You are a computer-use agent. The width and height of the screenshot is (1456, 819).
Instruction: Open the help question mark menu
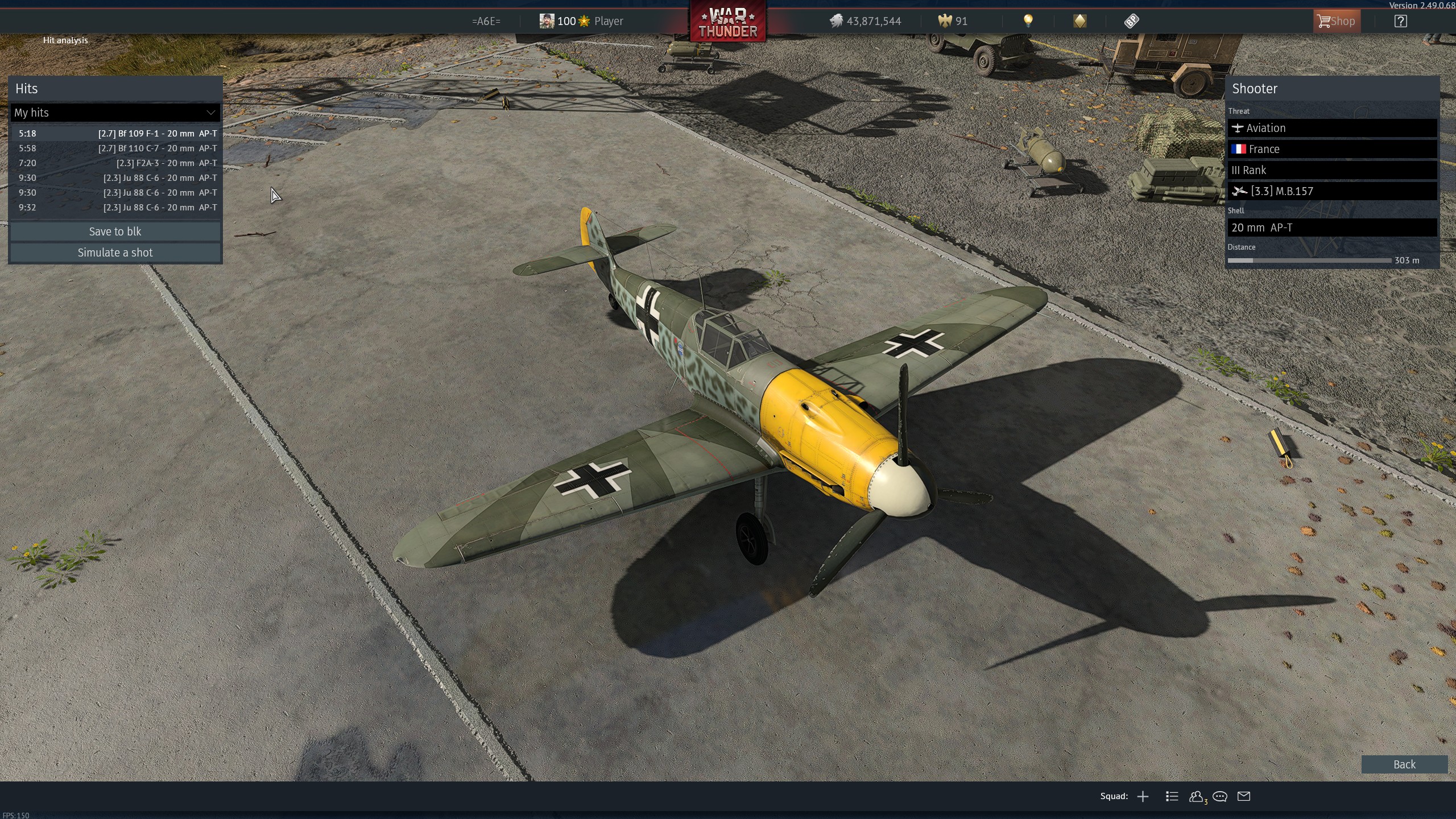pyautogui.click(x=1400, y=21)
